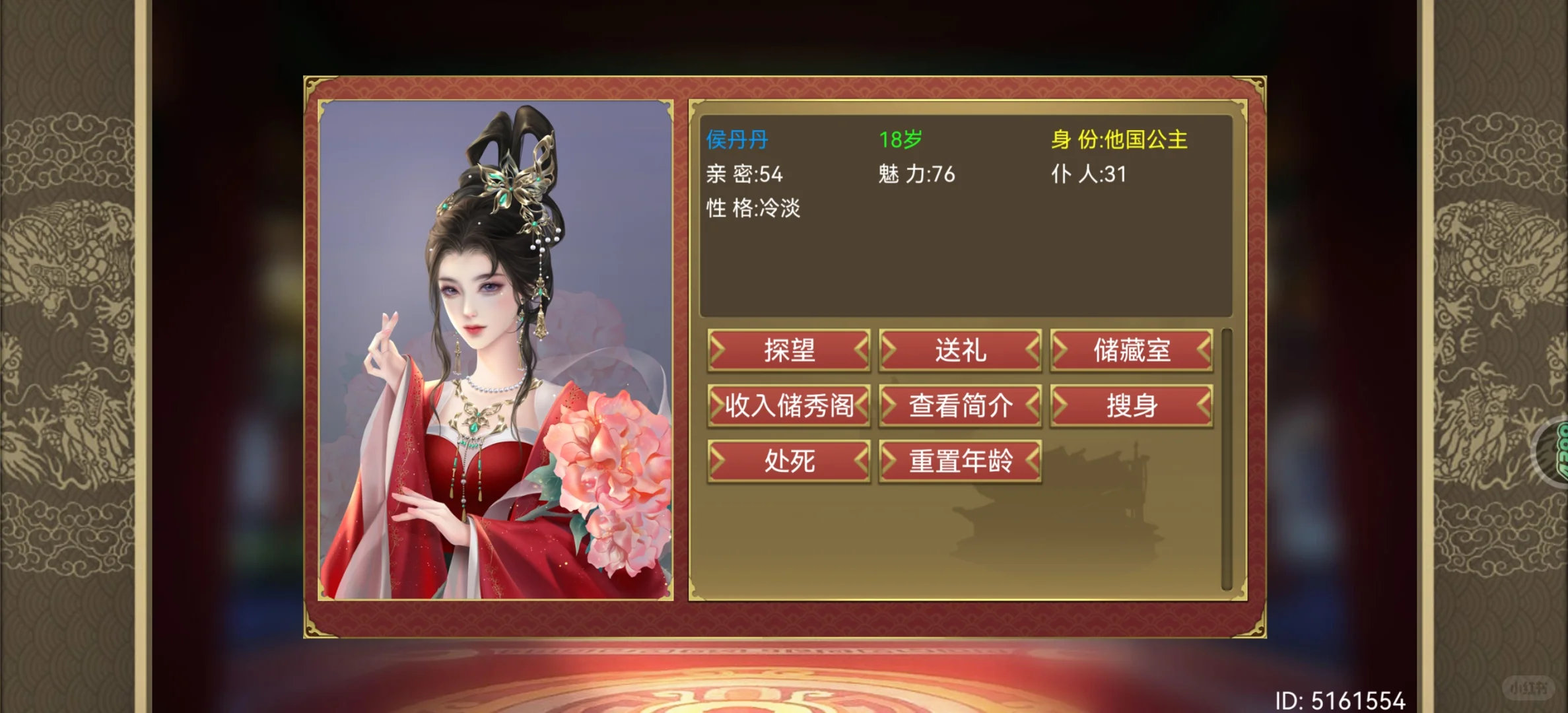Open 查看简介 to view her profile
The image size is (1568, 713).
click(961, 406)
